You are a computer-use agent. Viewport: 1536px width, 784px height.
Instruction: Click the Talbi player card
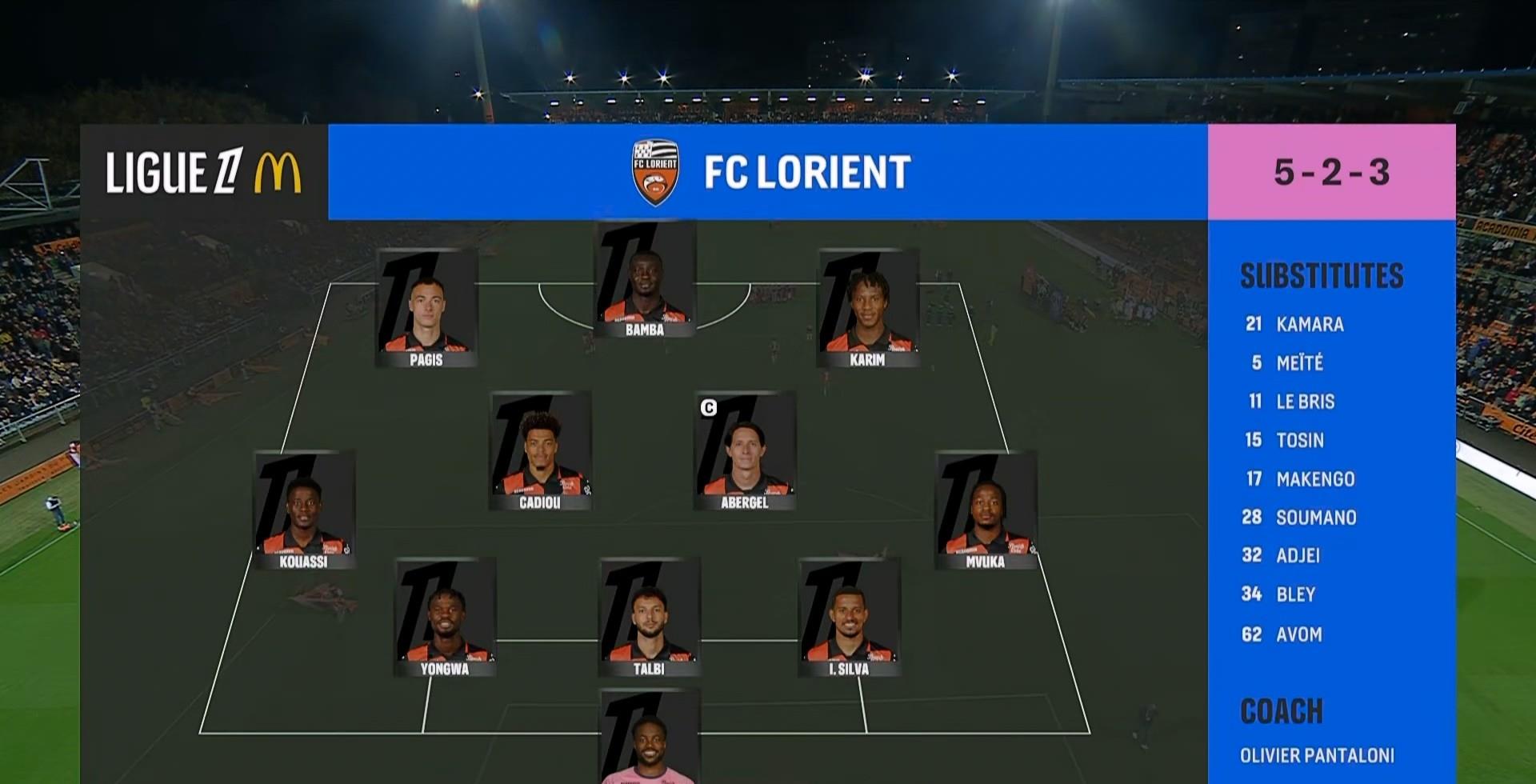[x=649, y=618]
